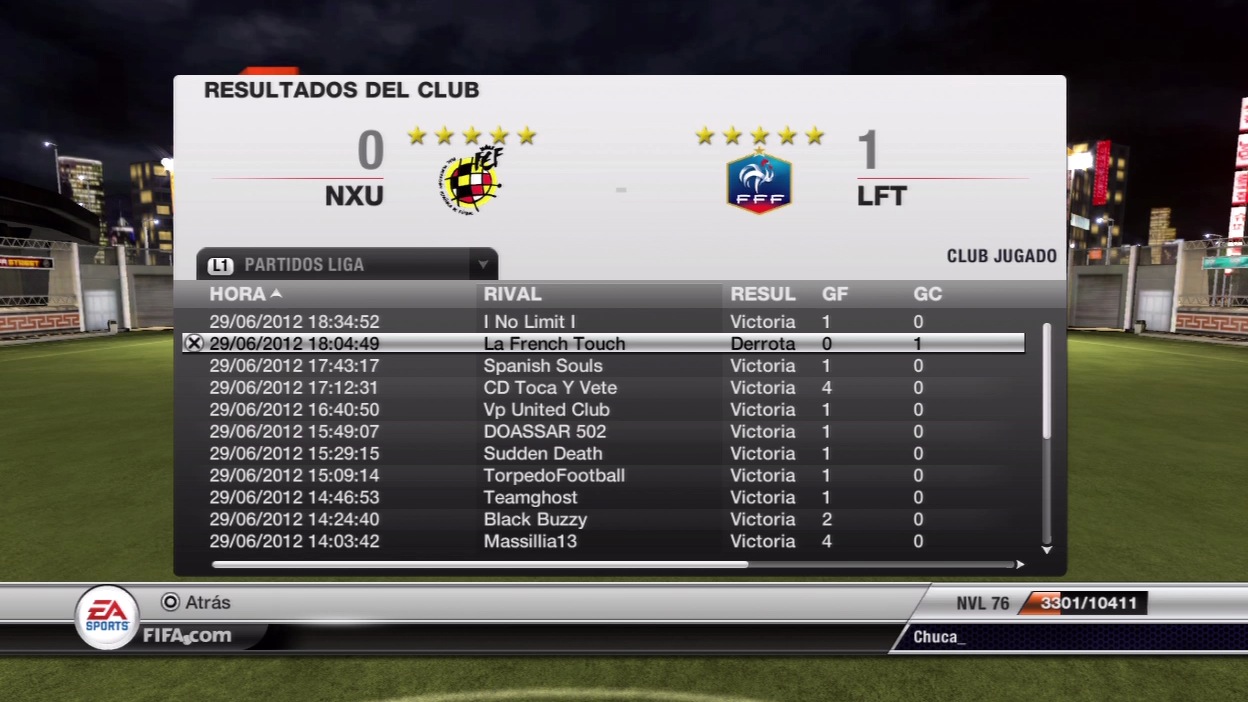This screenshot has width=1248, height=702.
Task: Click the vertical scrollbar down arrow
Action: 1047,550
